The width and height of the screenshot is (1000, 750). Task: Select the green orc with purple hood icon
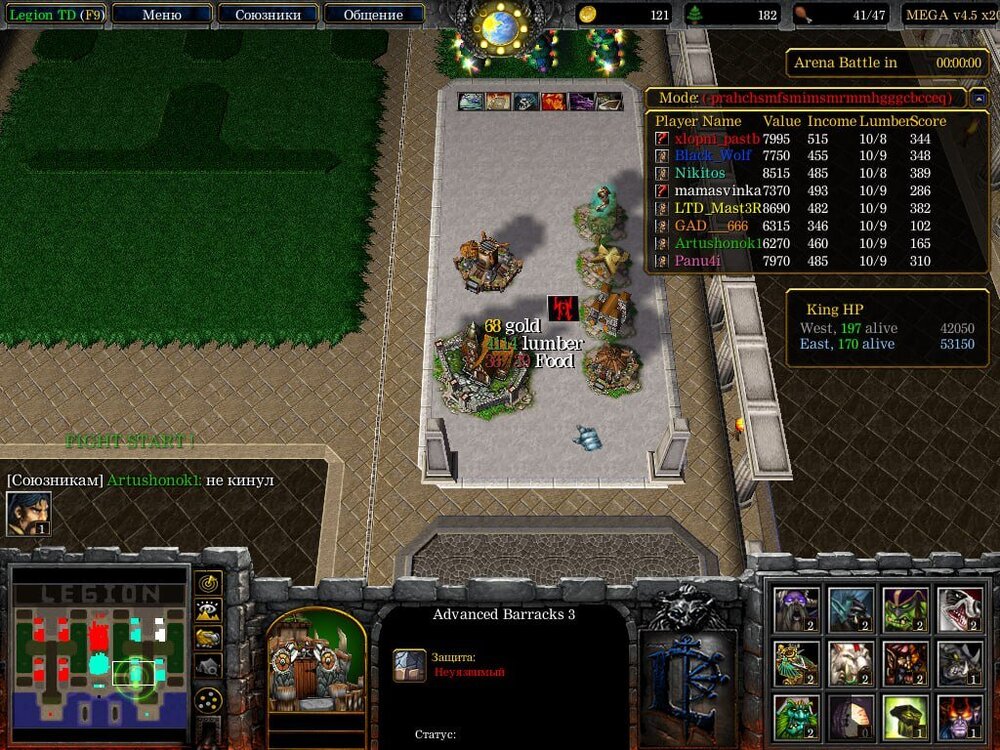[905, 609]
